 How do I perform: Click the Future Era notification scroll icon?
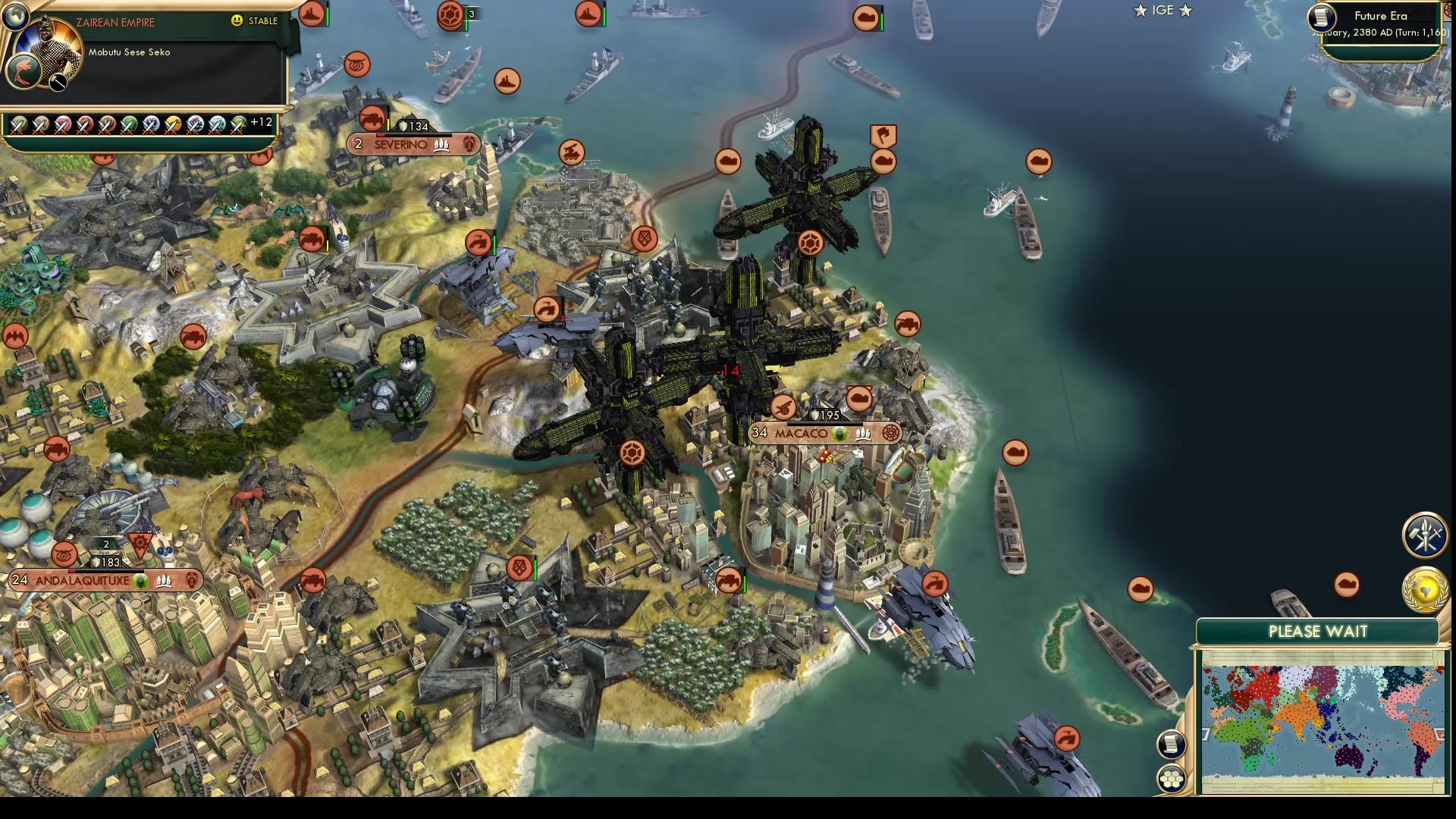click(1319, 18)
